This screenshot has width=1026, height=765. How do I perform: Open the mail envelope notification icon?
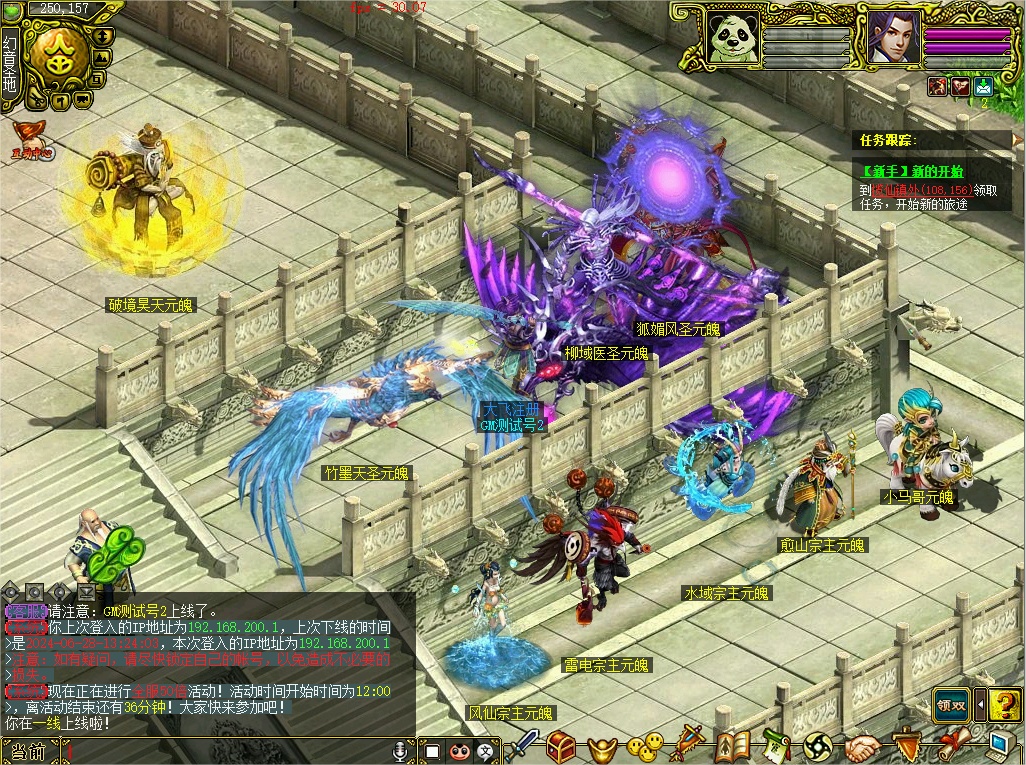(984, 86)
